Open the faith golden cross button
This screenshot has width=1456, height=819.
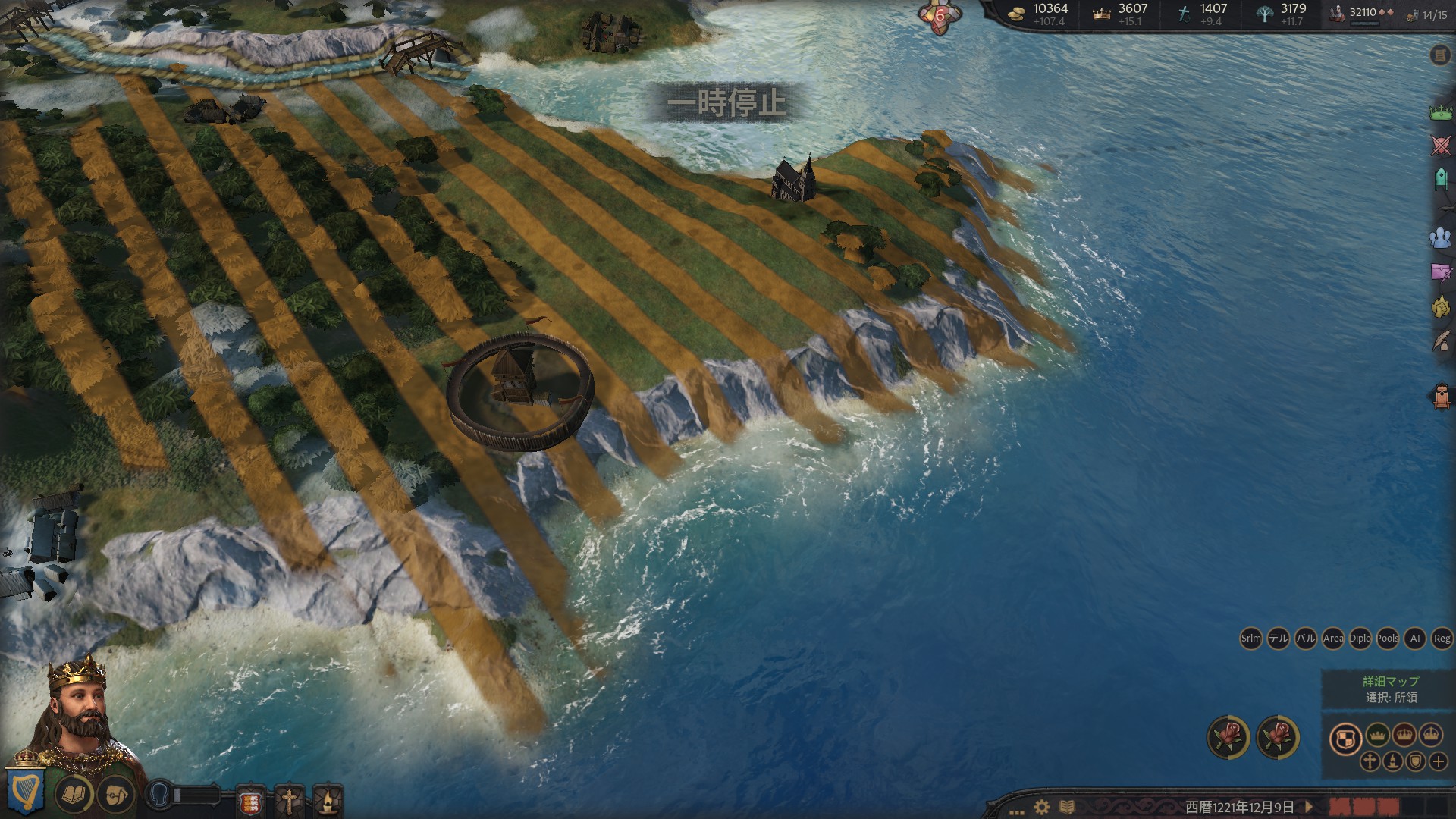tap(289, 802)
